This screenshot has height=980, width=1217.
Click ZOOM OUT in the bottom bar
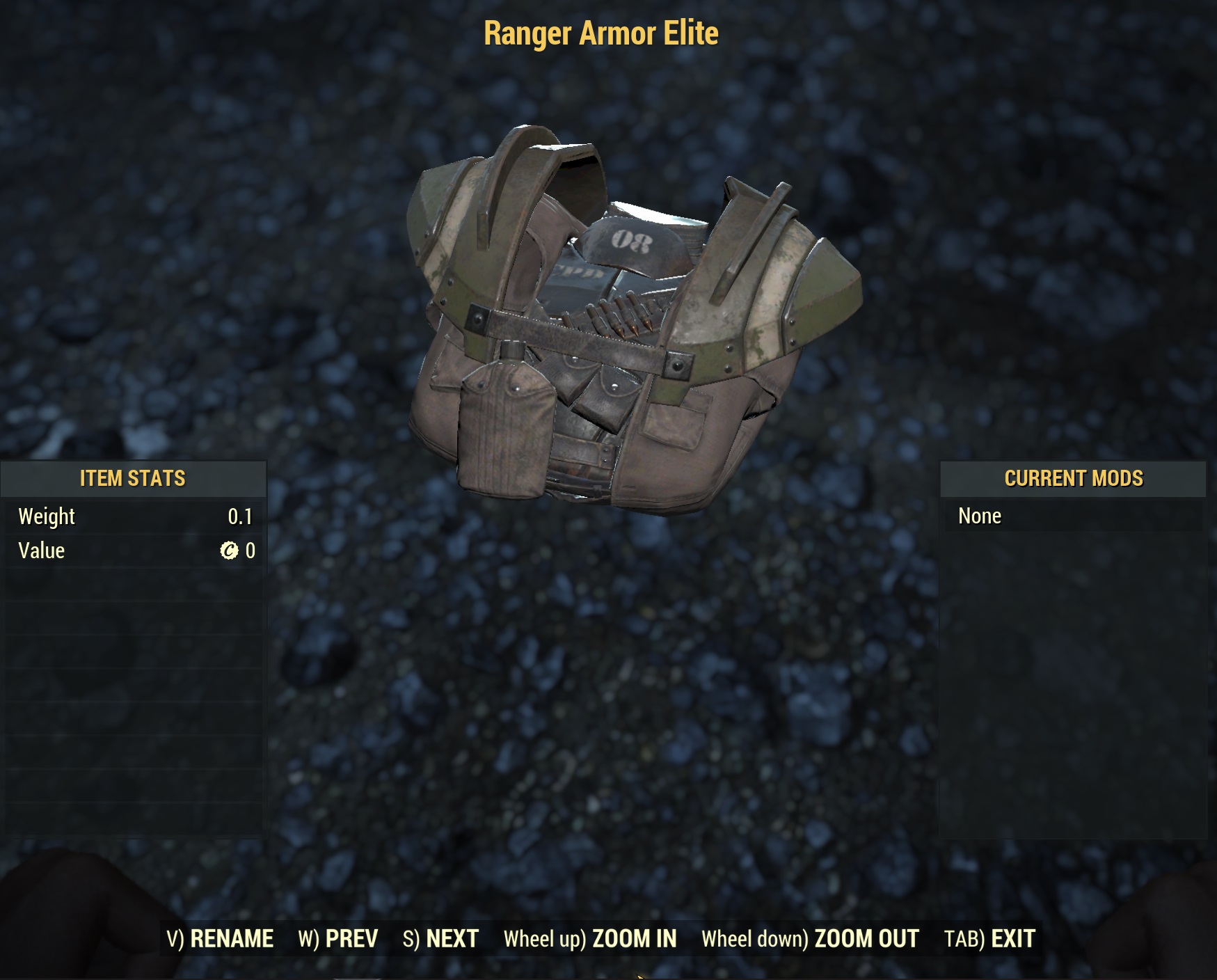810,939
